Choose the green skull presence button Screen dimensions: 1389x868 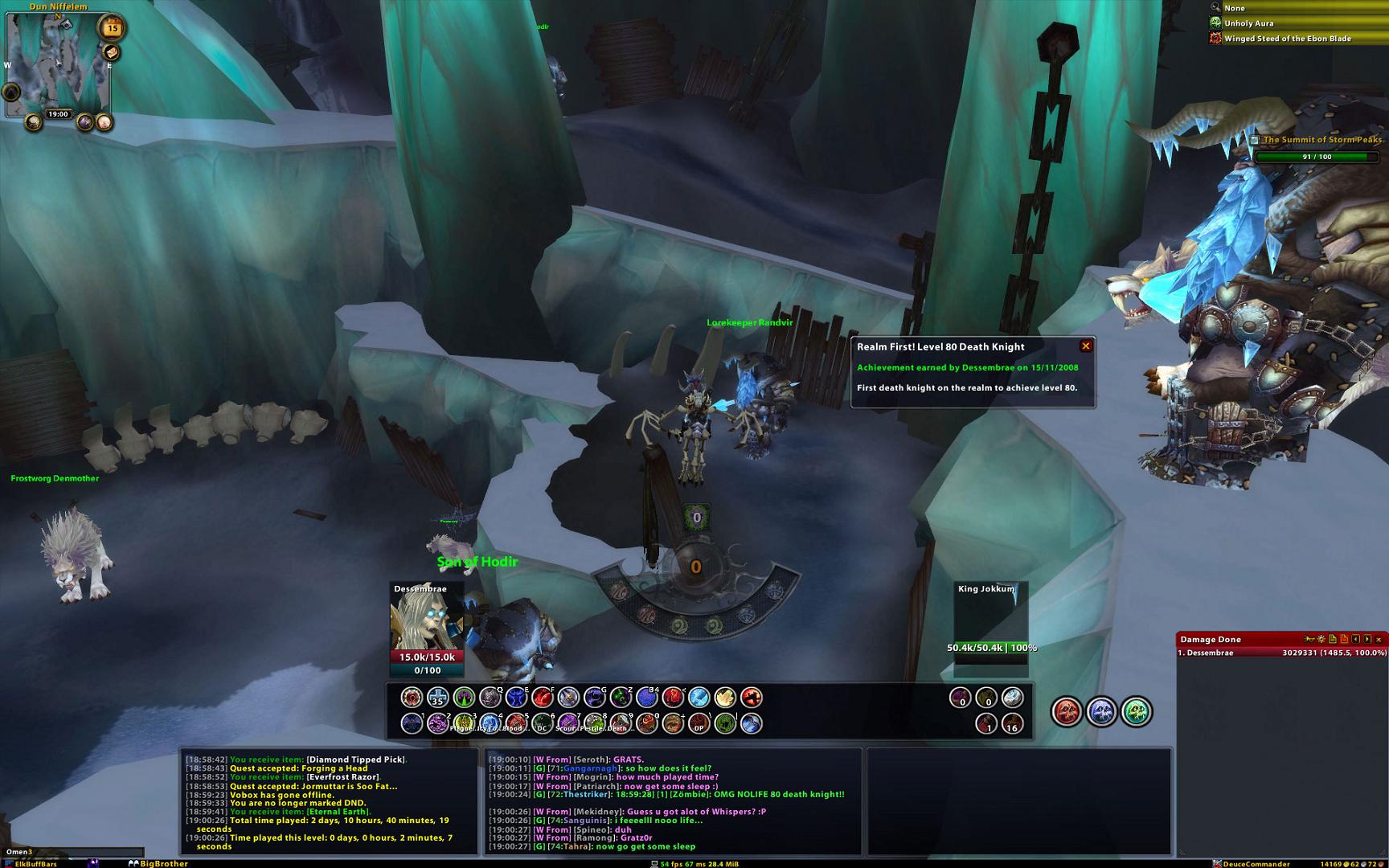point(1136,711)
